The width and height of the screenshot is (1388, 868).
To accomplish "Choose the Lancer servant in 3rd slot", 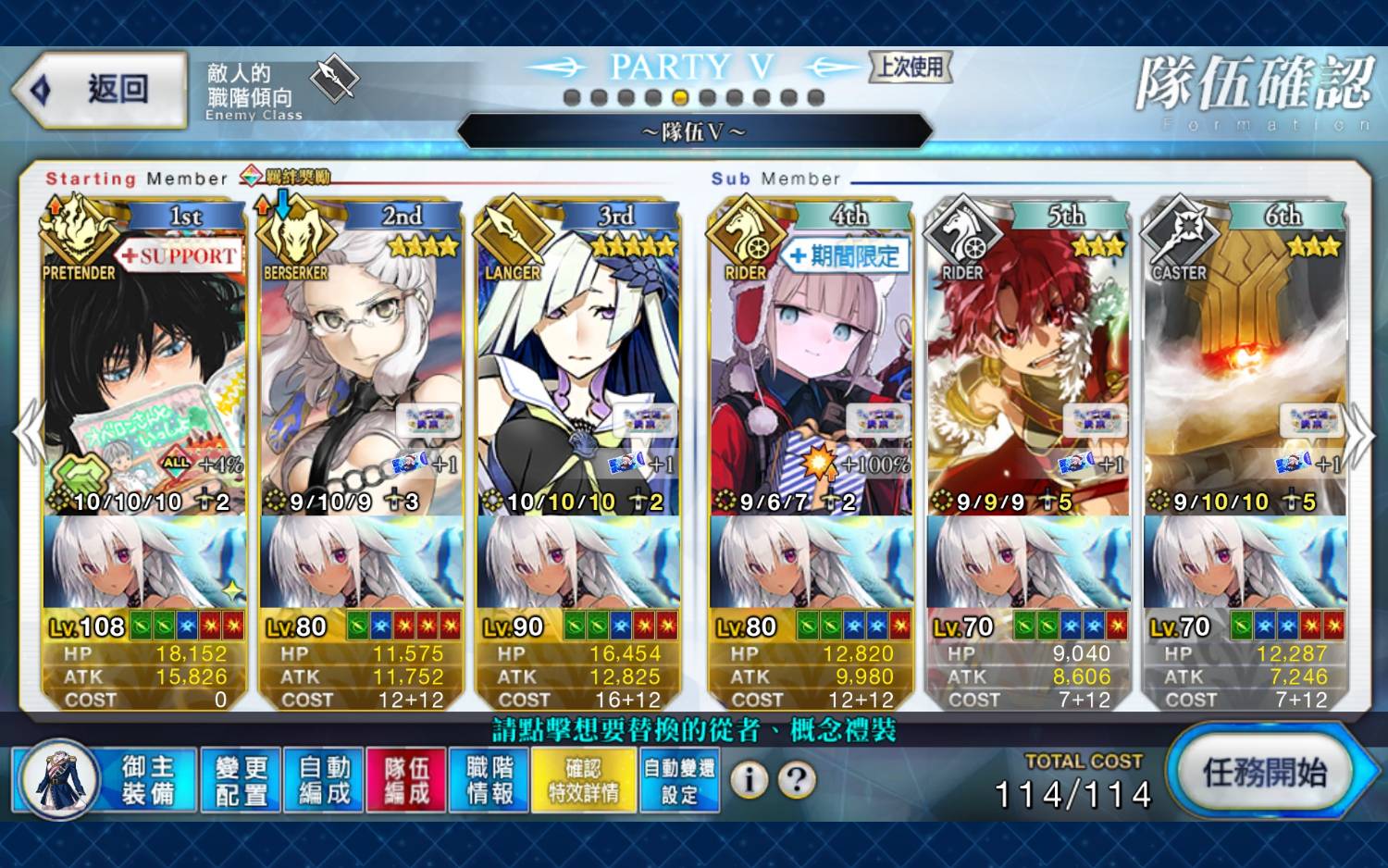I will pos(578,370).
